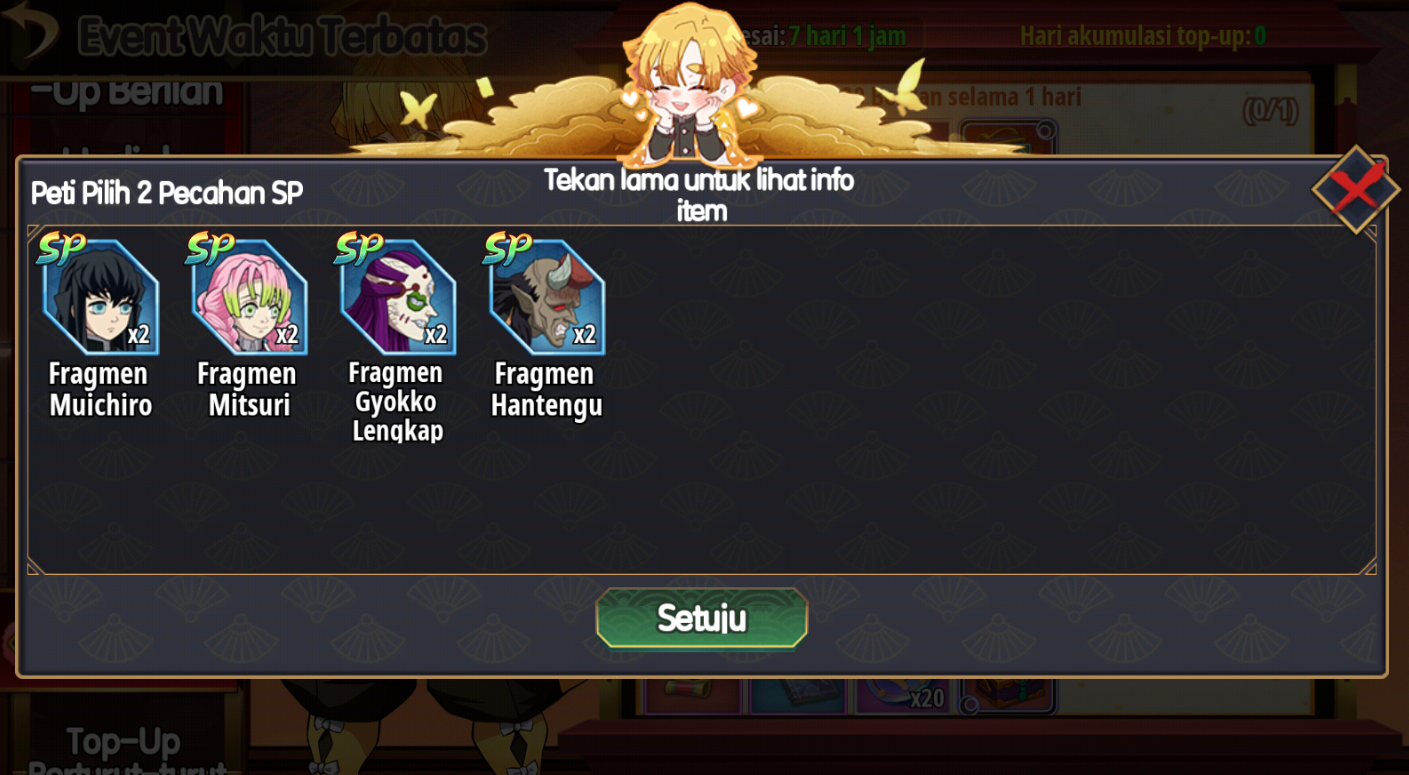This screenshot has width=1409, height=775.
Task: Choose the Fragmen Mitsuri fragment
Action: click(x=249, y=297)
